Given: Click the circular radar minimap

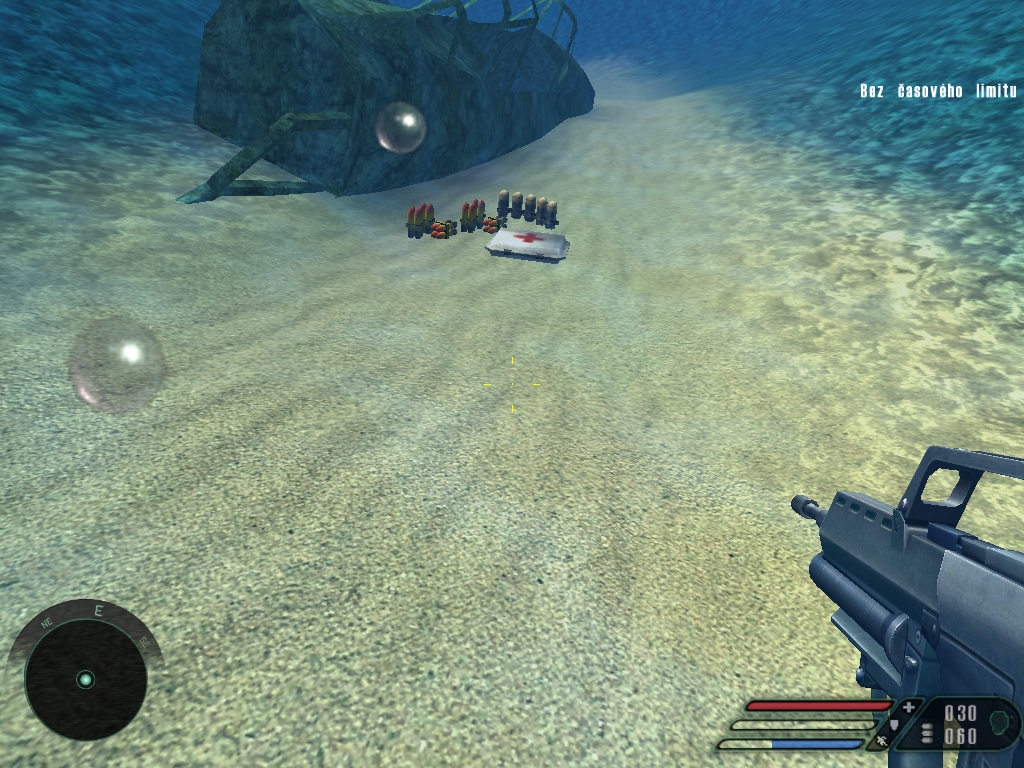Looking at the screenshot, I should click(85, 680).
